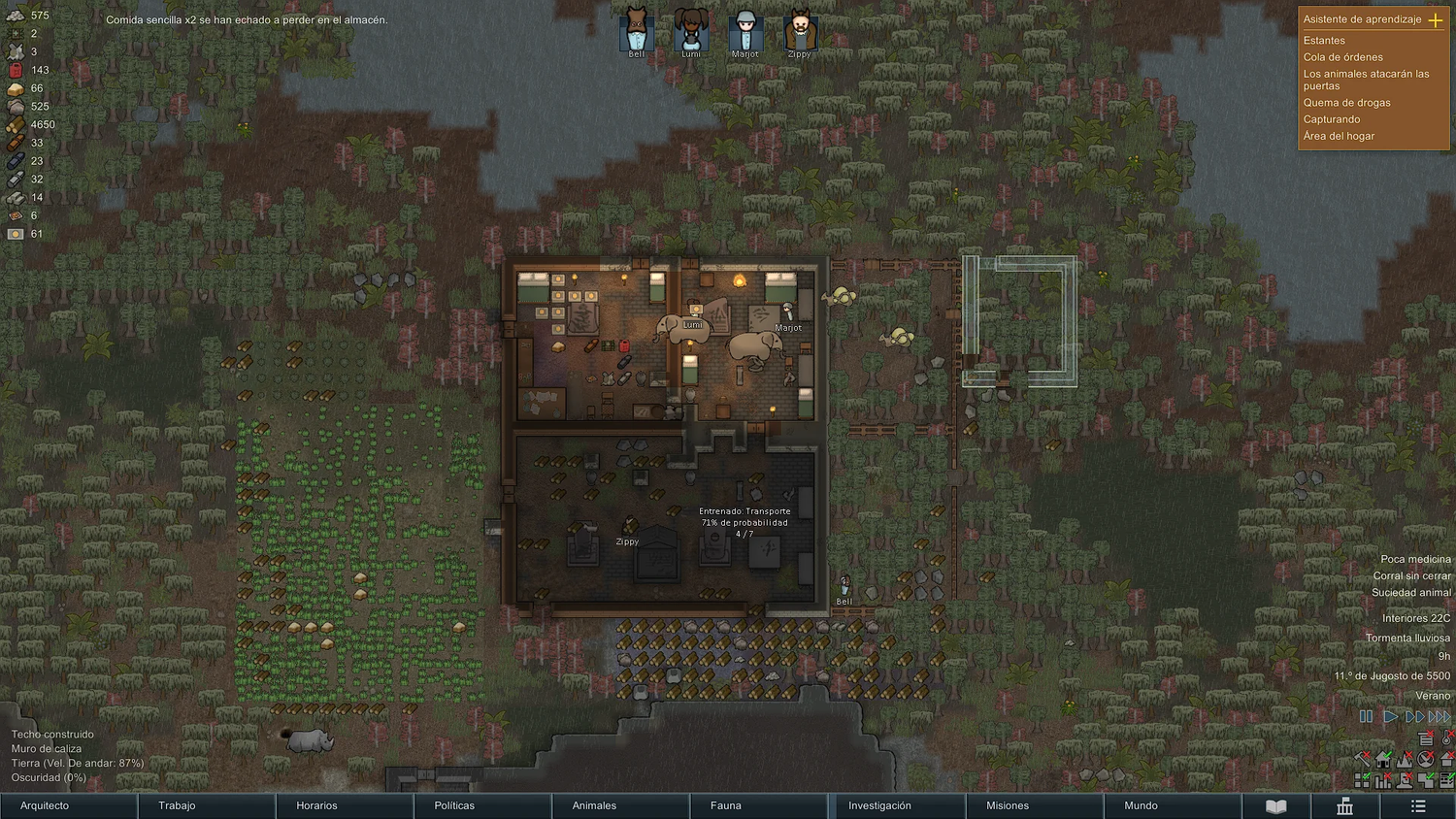Open the main menu list icon
This screenshot has height=819, width=1456.
[x=1418, y=806]
